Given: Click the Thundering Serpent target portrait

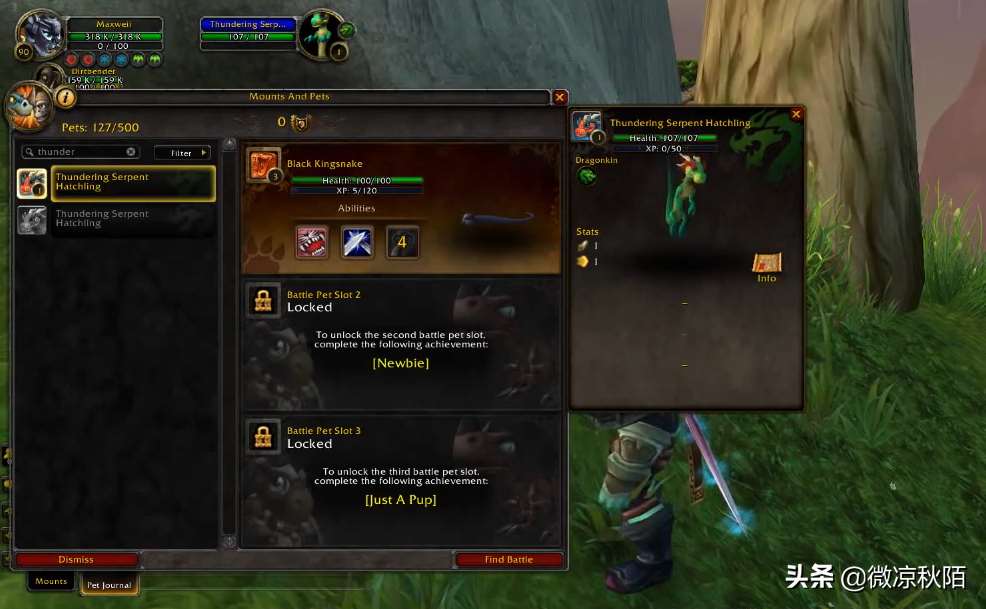Looking at the screenshot, I should coord(322,34).
